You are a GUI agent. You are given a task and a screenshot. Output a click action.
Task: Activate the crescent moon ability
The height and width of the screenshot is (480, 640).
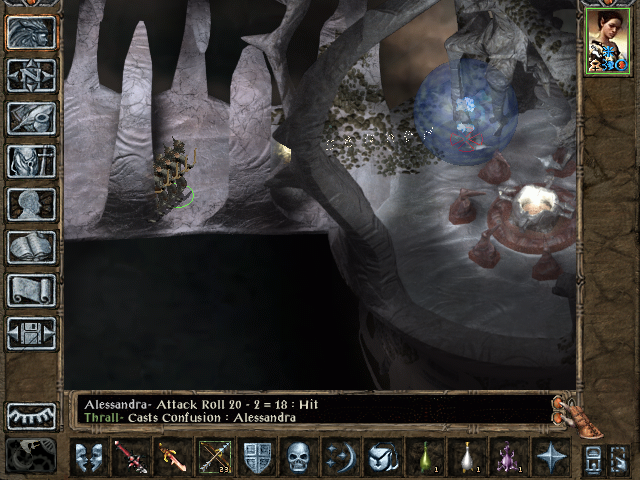coord(340,457)
